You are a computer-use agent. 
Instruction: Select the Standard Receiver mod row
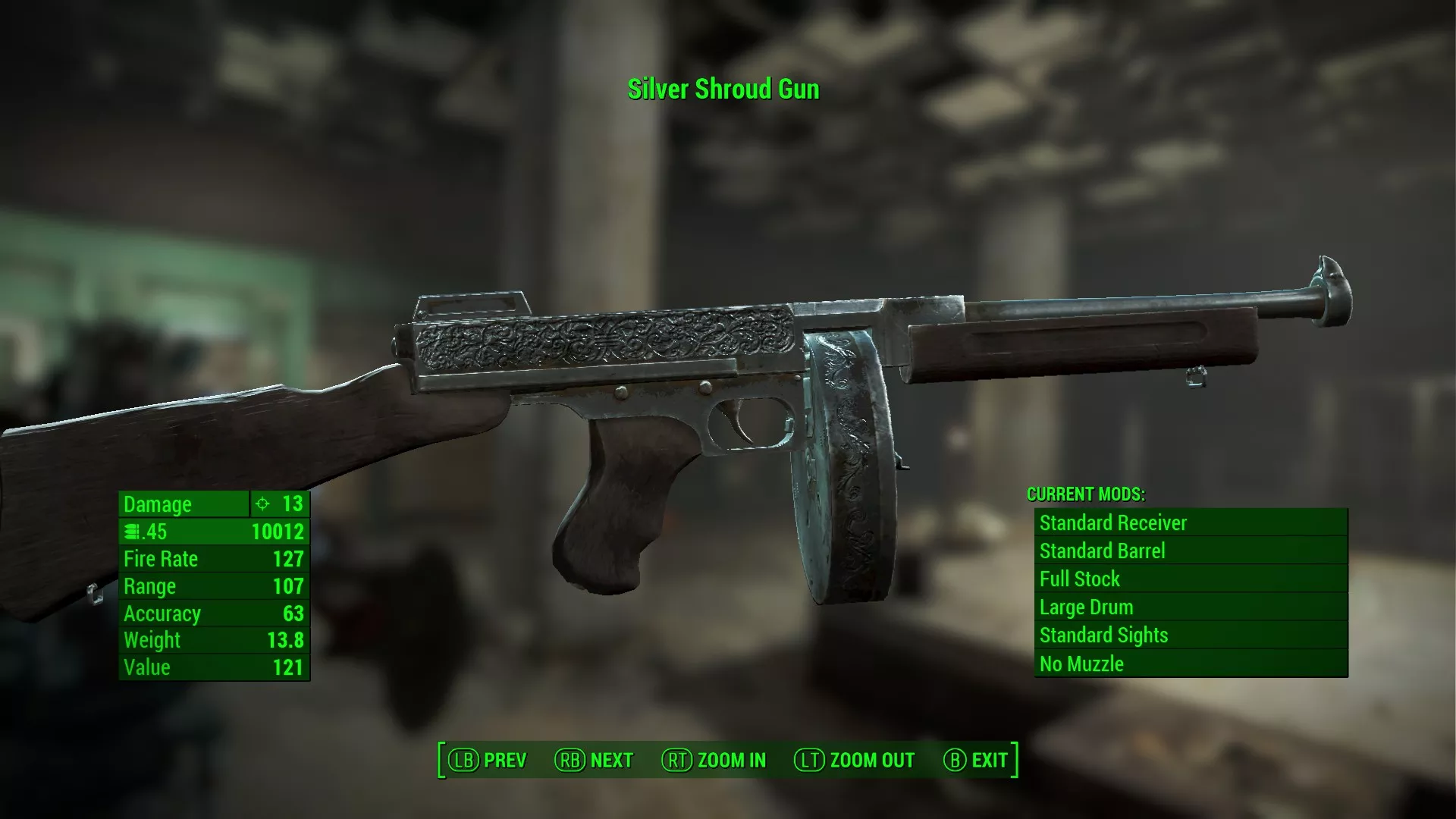point(1190,522)
